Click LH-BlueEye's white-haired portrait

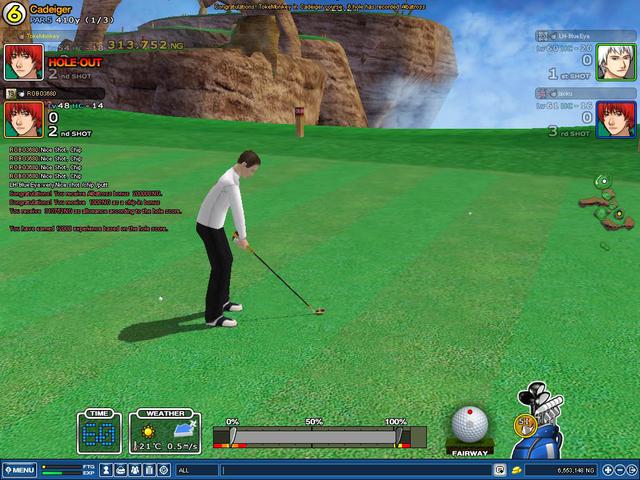[616, 62]
